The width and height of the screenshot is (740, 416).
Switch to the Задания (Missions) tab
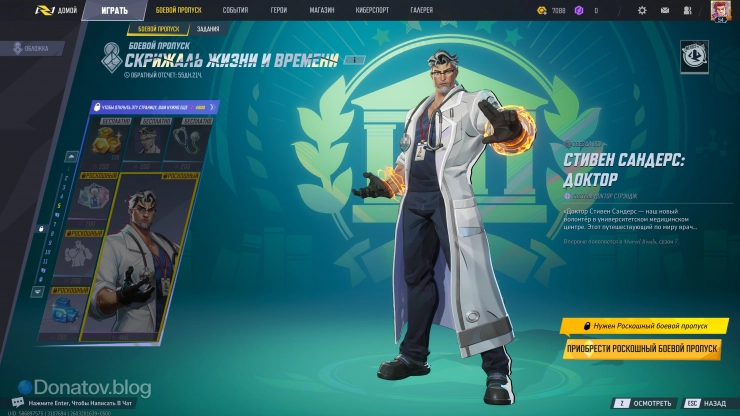coord(209,31)
